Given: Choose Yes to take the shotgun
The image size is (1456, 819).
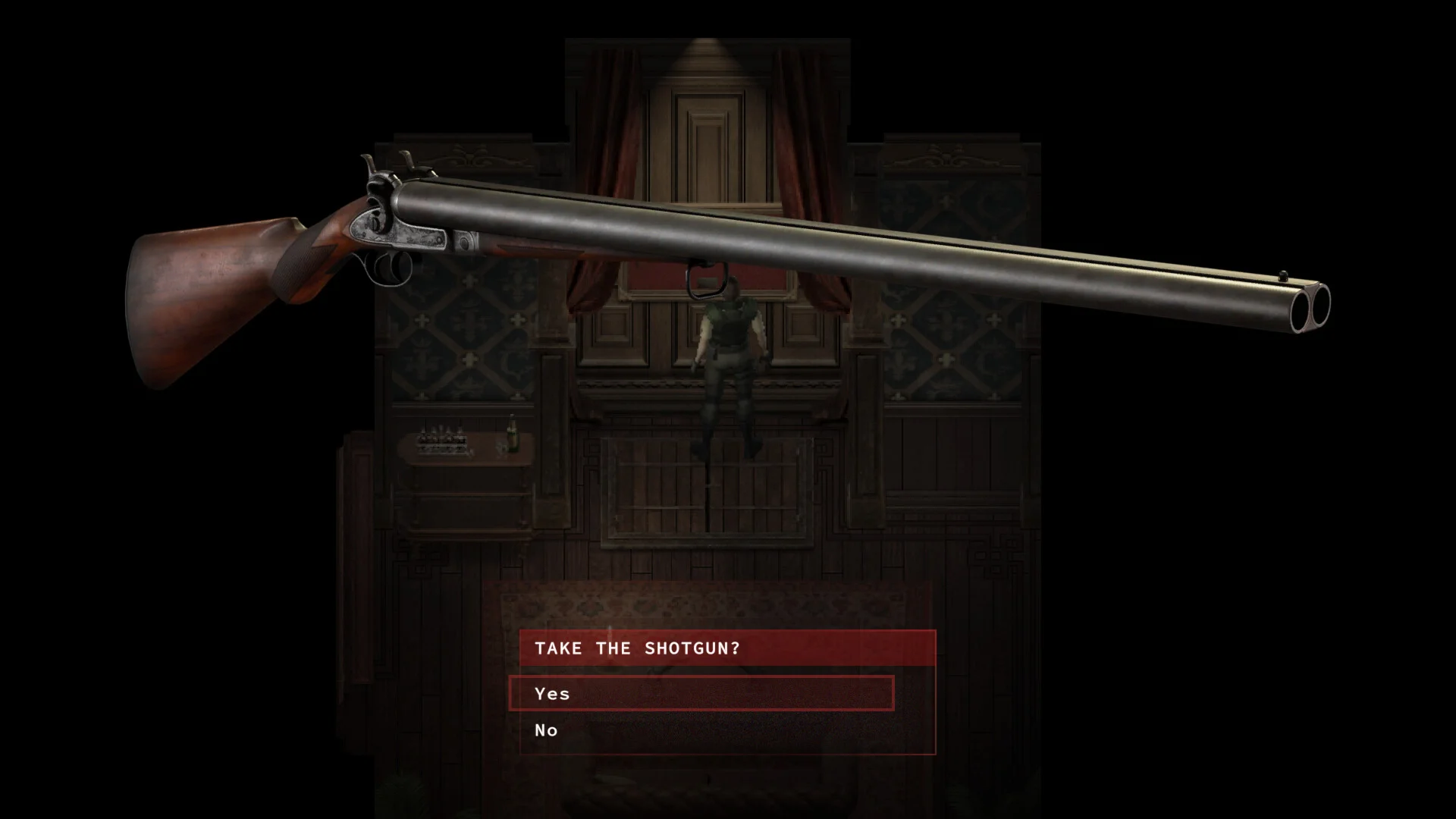Looking at the screenshot, I should [x=701, y=693].
